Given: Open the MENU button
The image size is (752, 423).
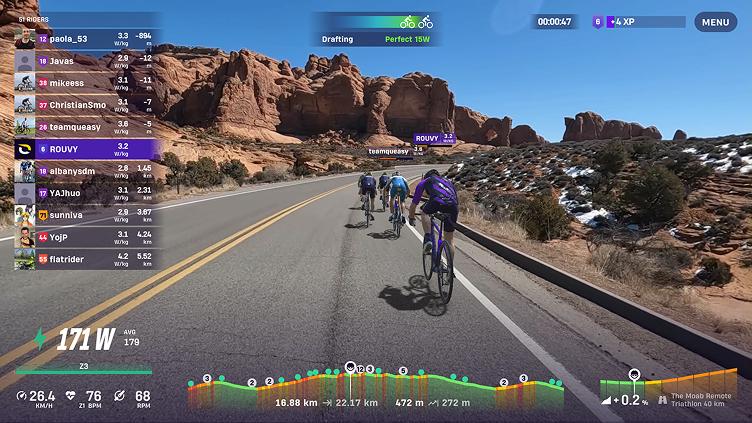Looking at the screenshot, I should [x=715, y=22].
